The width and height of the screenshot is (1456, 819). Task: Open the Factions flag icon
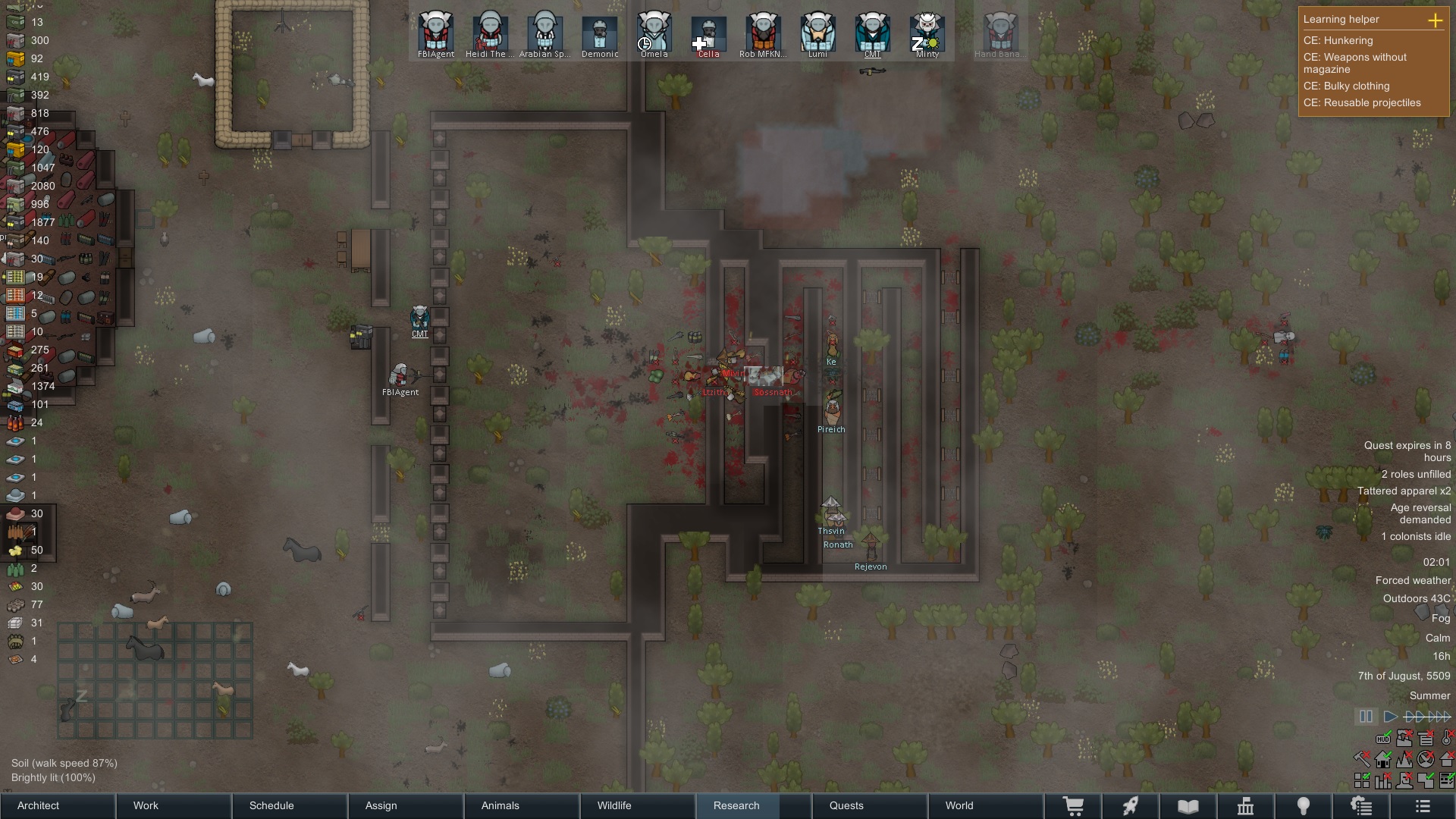point(1246,805)
